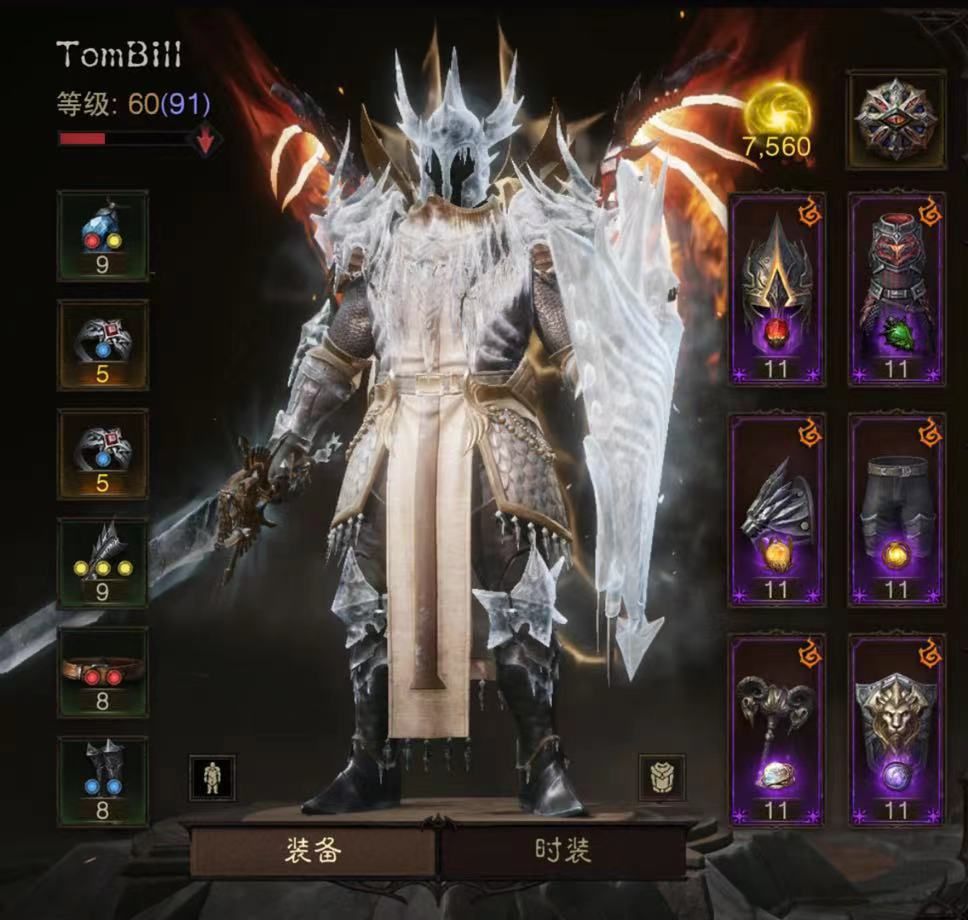This screenshot has width=968, height=920.
Task: Select the amulet slot ranked 9
Action: coord(103,235)
